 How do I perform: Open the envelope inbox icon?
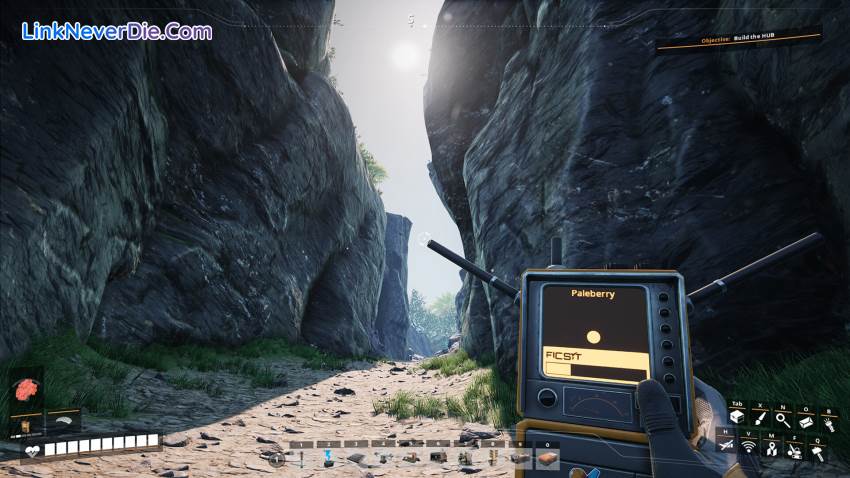(806, 420)
